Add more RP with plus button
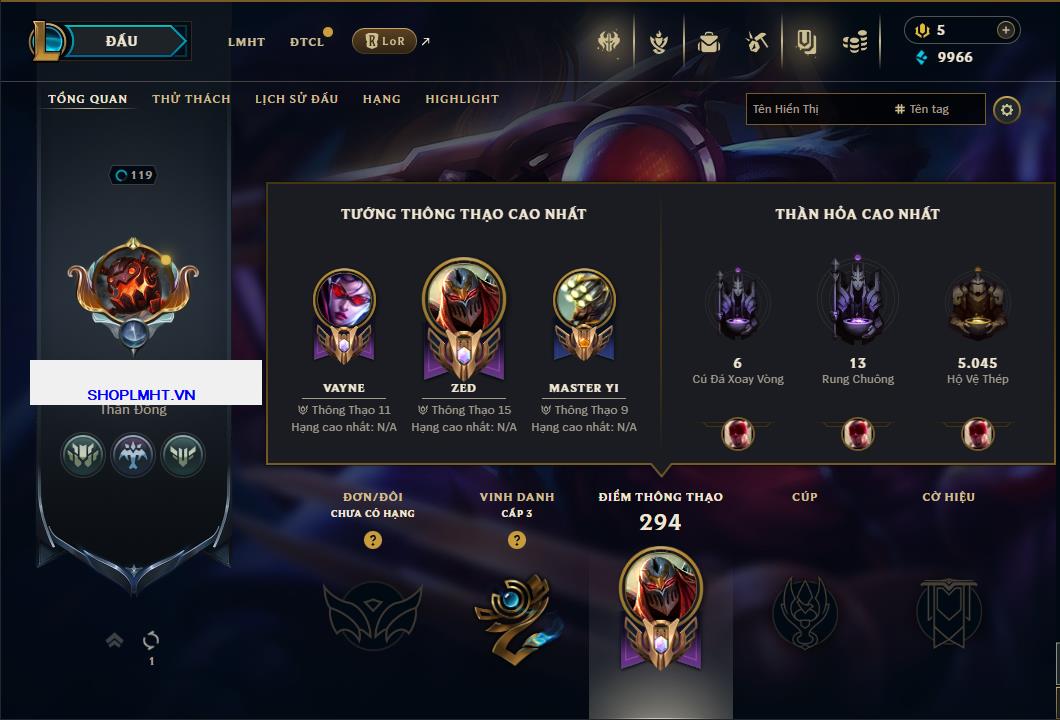Viewport: 1060px width, 720px height. (1005, 30)
